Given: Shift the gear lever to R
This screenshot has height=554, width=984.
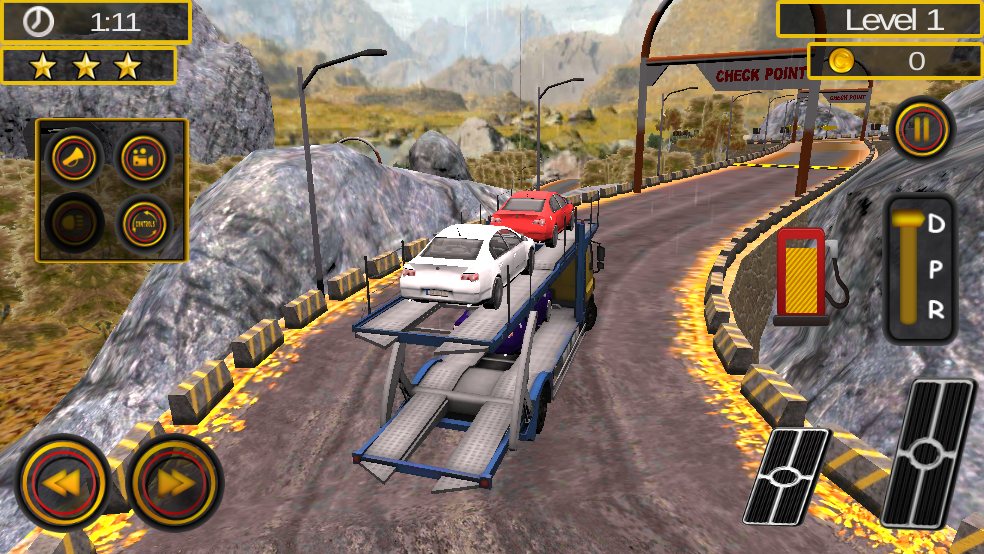Looking at the screenshot, I should pos(935,310).
